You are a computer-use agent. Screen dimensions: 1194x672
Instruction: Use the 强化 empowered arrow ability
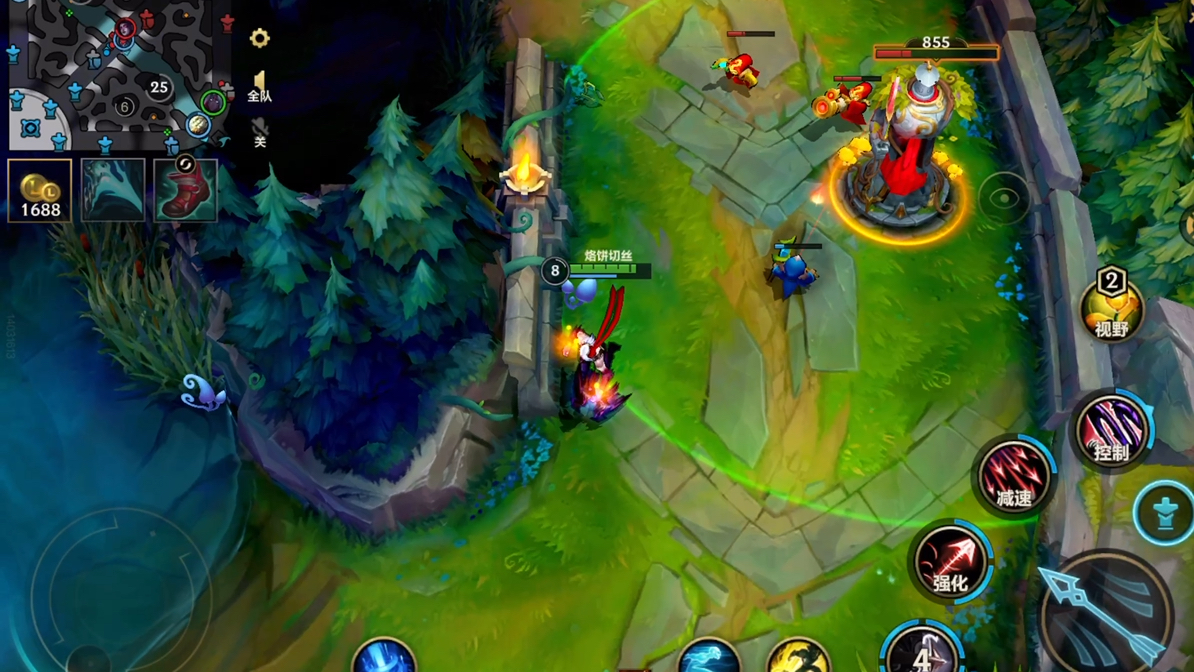tap(951, 562)
